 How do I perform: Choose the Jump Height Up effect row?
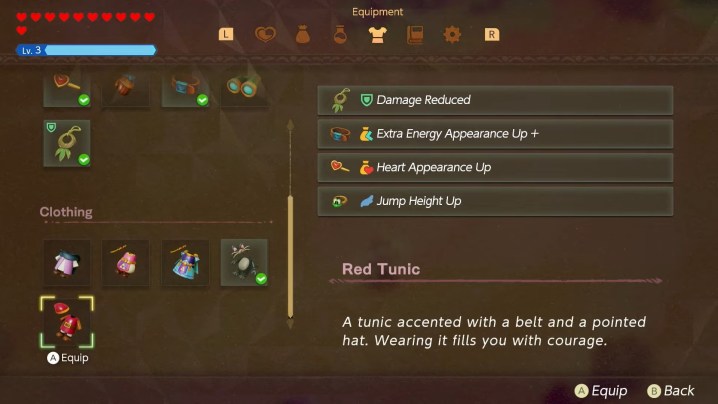(495, 201)
